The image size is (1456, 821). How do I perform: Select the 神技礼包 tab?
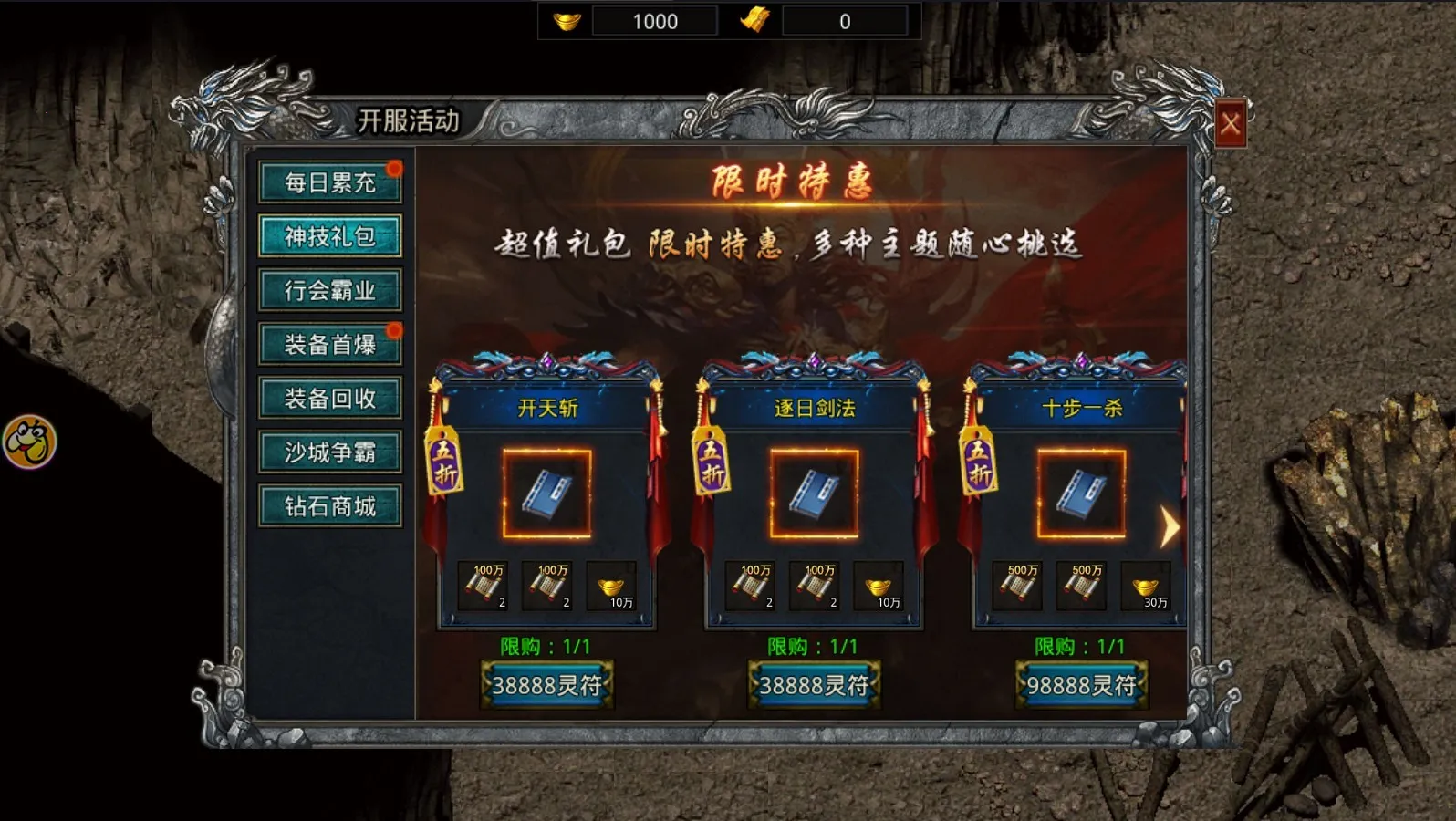(x=329, y=237)
